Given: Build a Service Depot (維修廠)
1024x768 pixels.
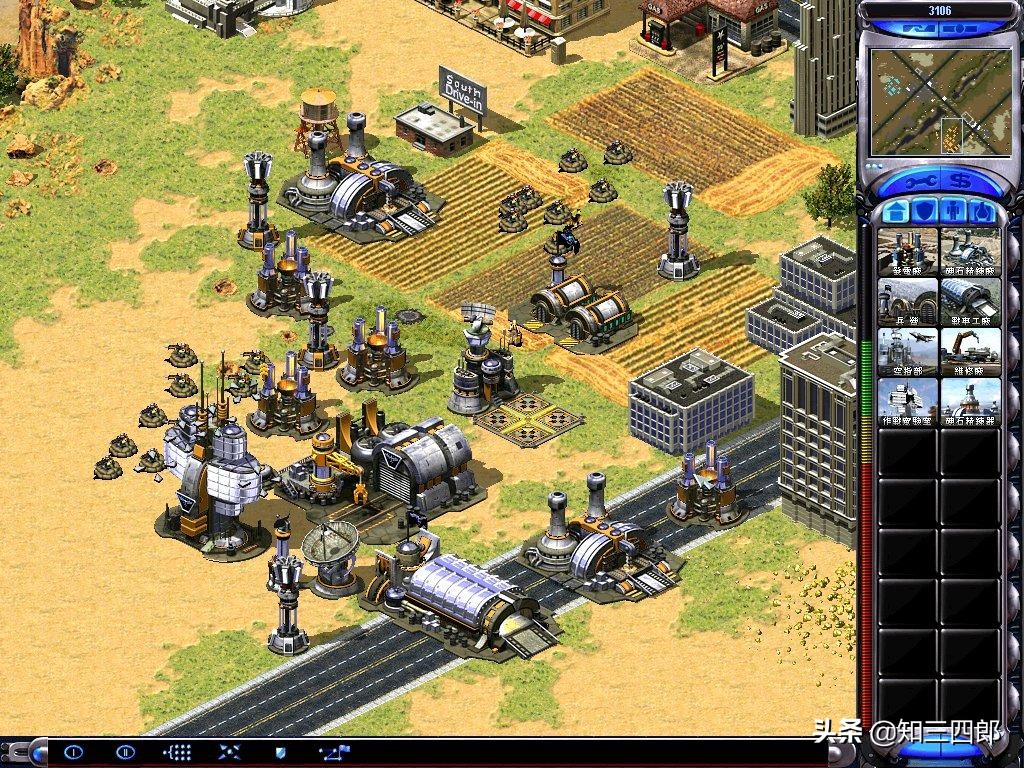Looking at the screenshot, I should point(970,352).
